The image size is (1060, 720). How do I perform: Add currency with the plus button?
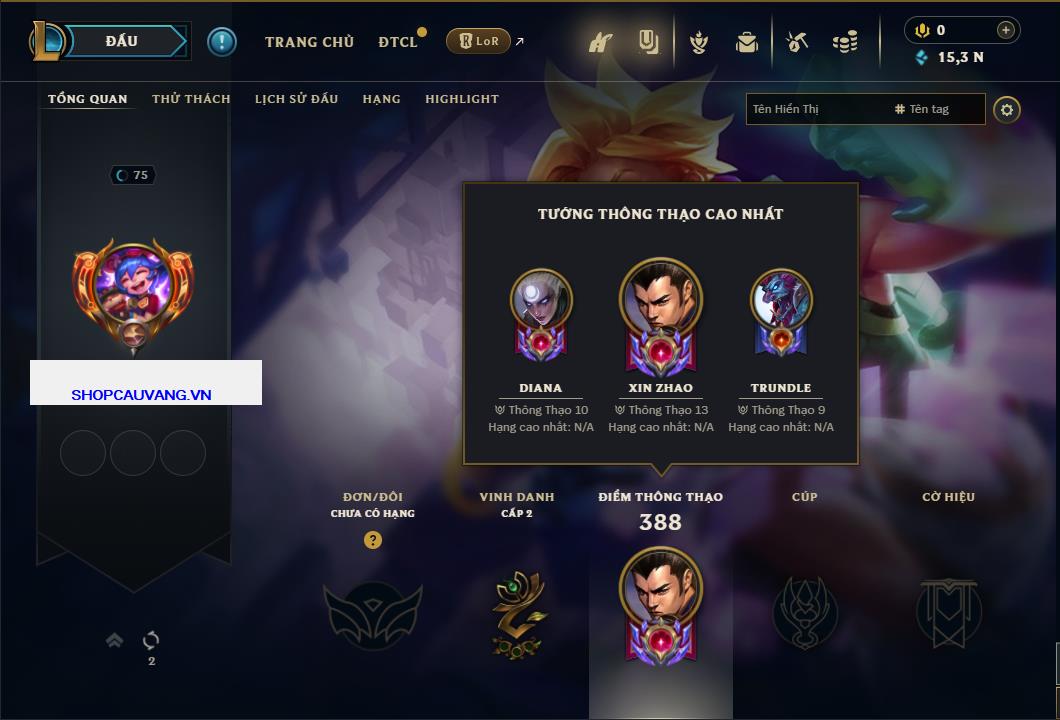(1006, 30)
